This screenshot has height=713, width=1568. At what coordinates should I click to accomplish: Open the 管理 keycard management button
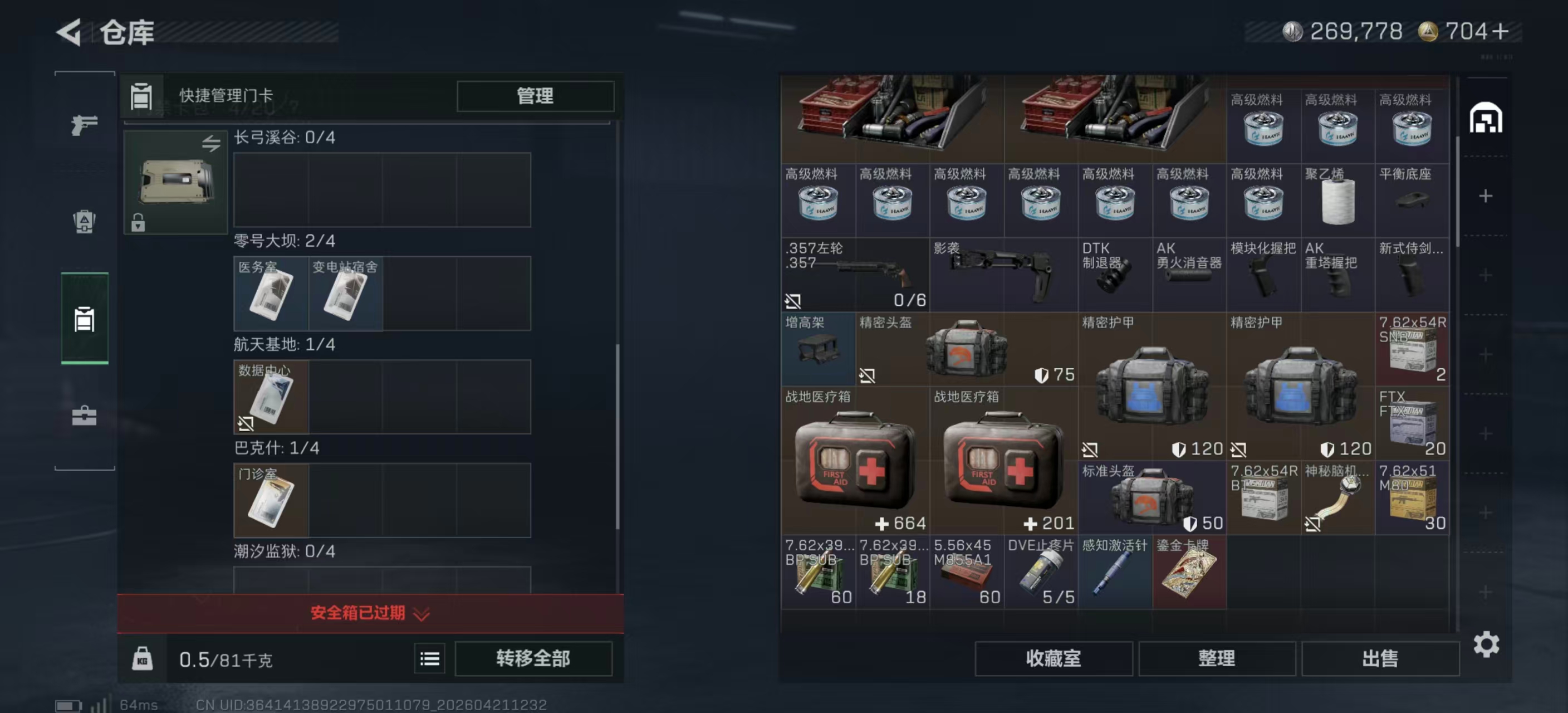(x=535, y=96)
